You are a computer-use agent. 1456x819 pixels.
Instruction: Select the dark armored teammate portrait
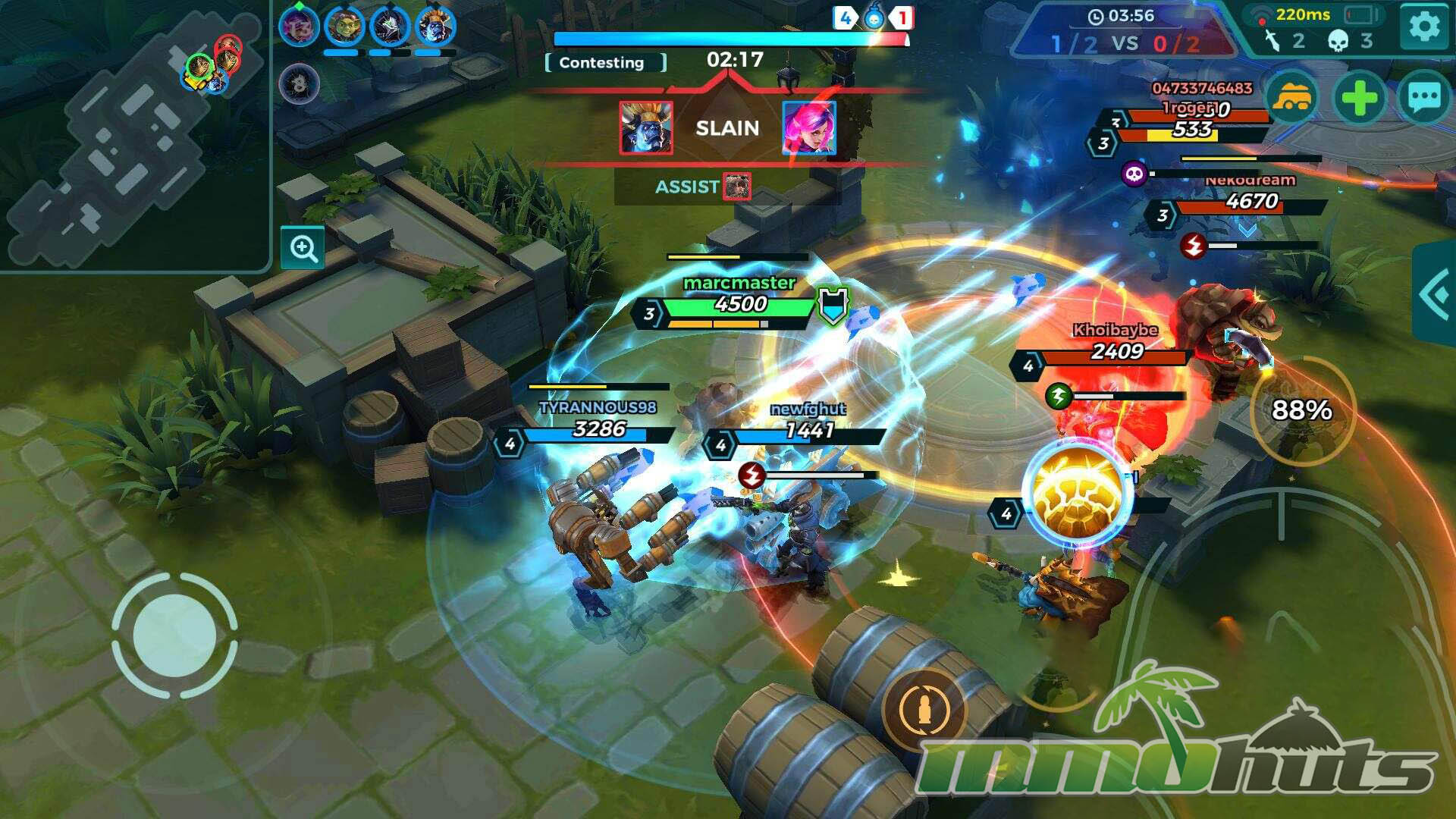390,26
